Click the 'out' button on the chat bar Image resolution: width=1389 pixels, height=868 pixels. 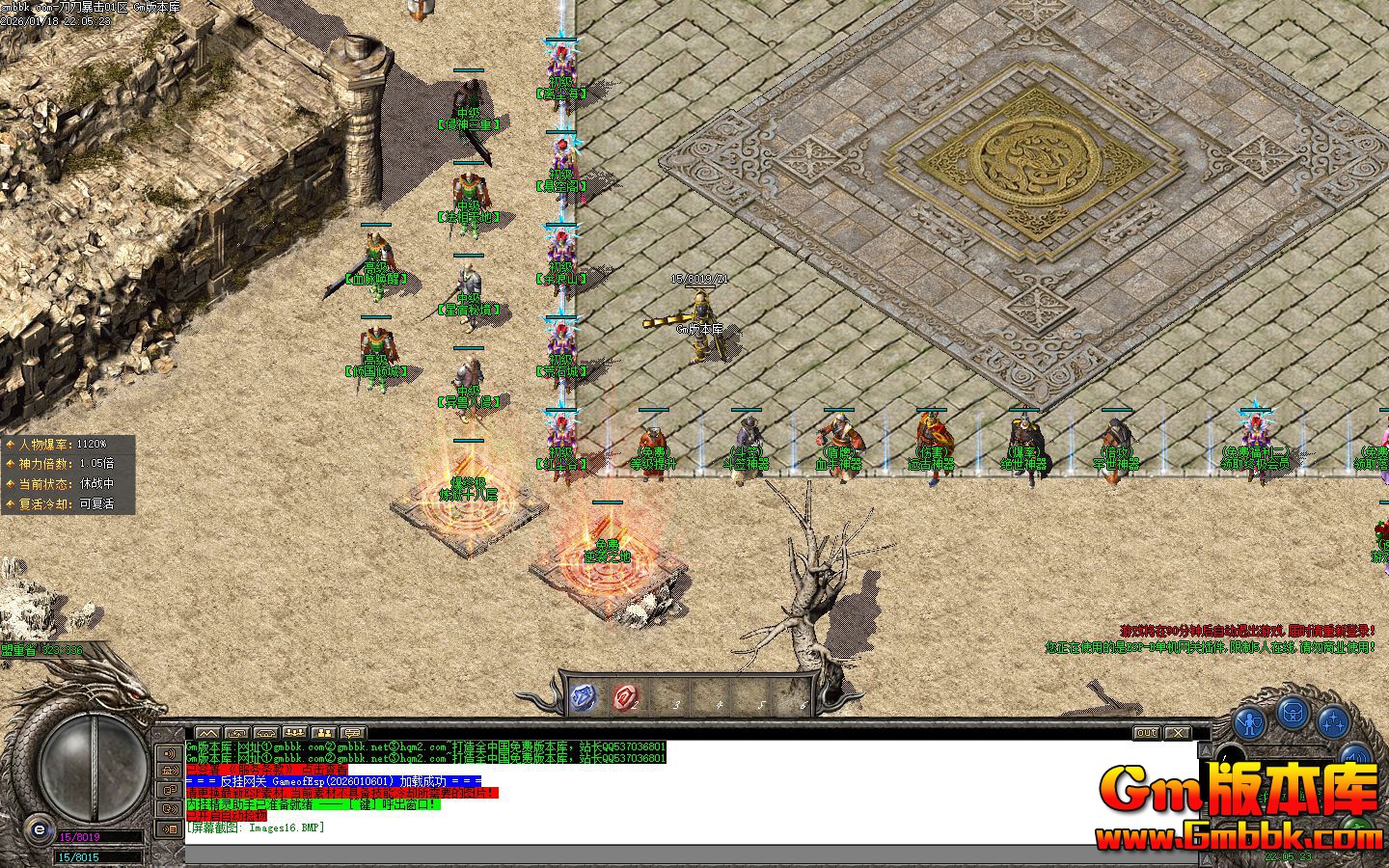point(1146,733)
